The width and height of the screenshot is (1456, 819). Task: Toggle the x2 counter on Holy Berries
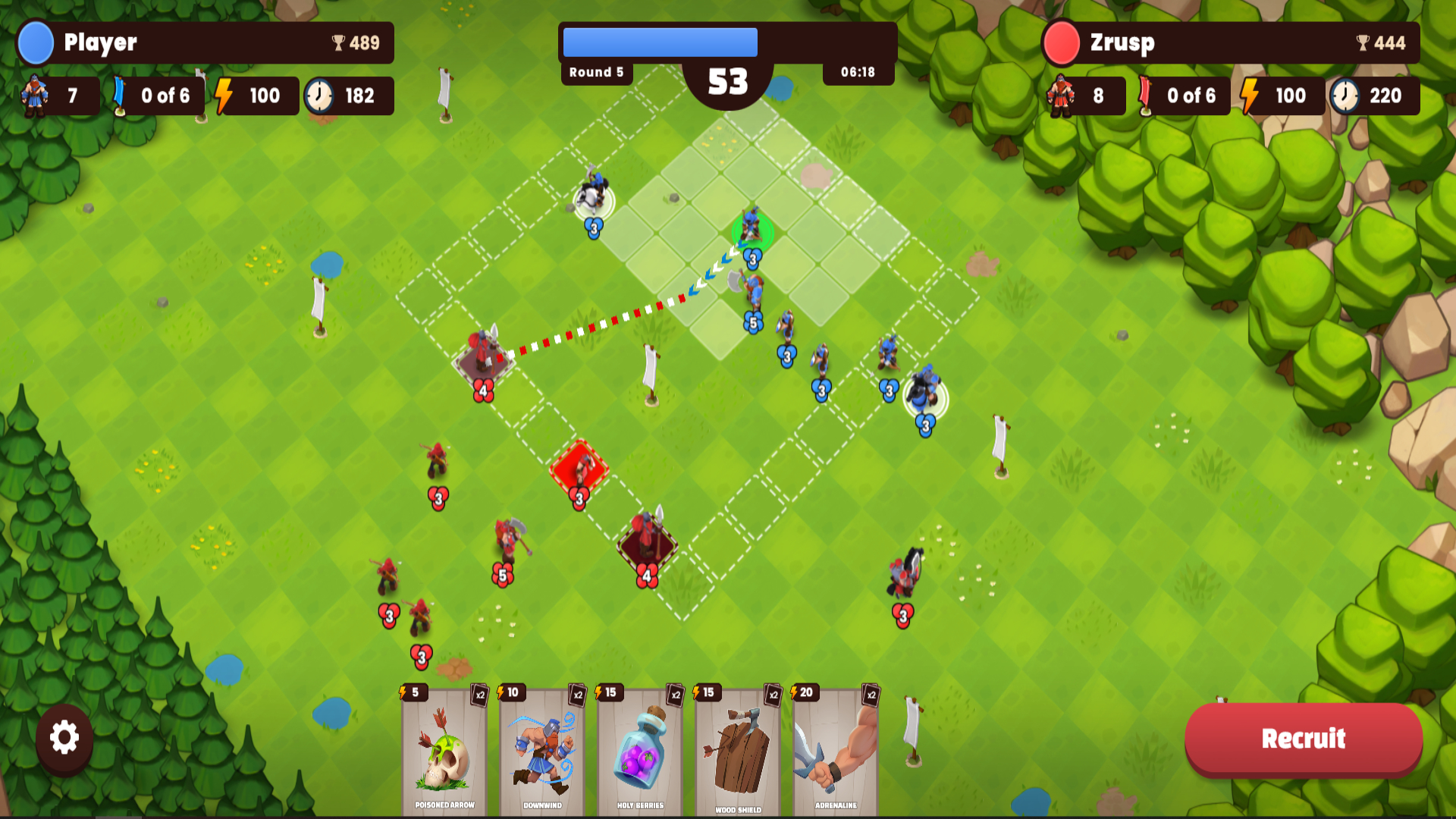pos(676,694)
